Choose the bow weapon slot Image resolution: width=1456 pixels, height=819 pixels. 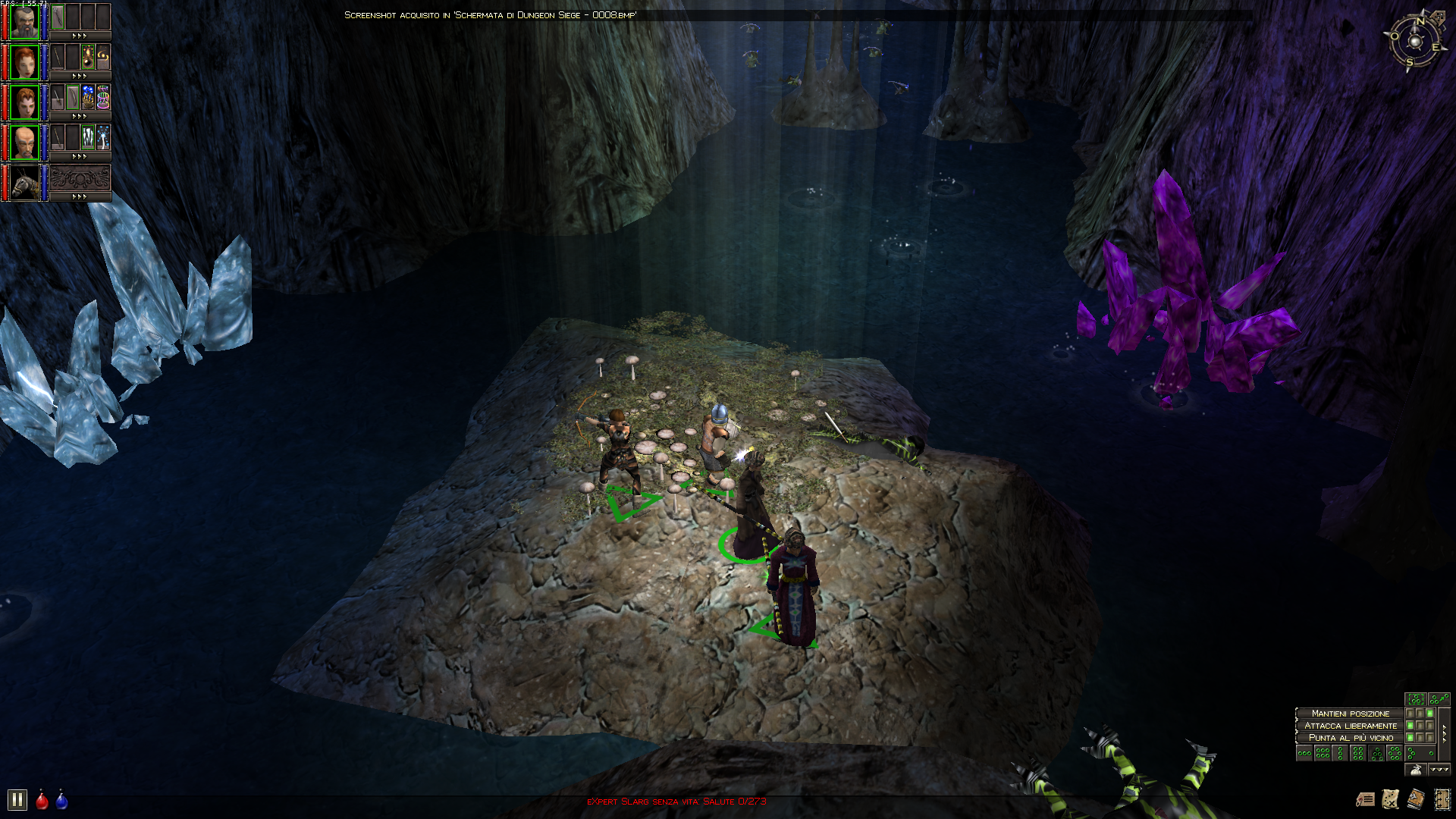coord(72,97)
